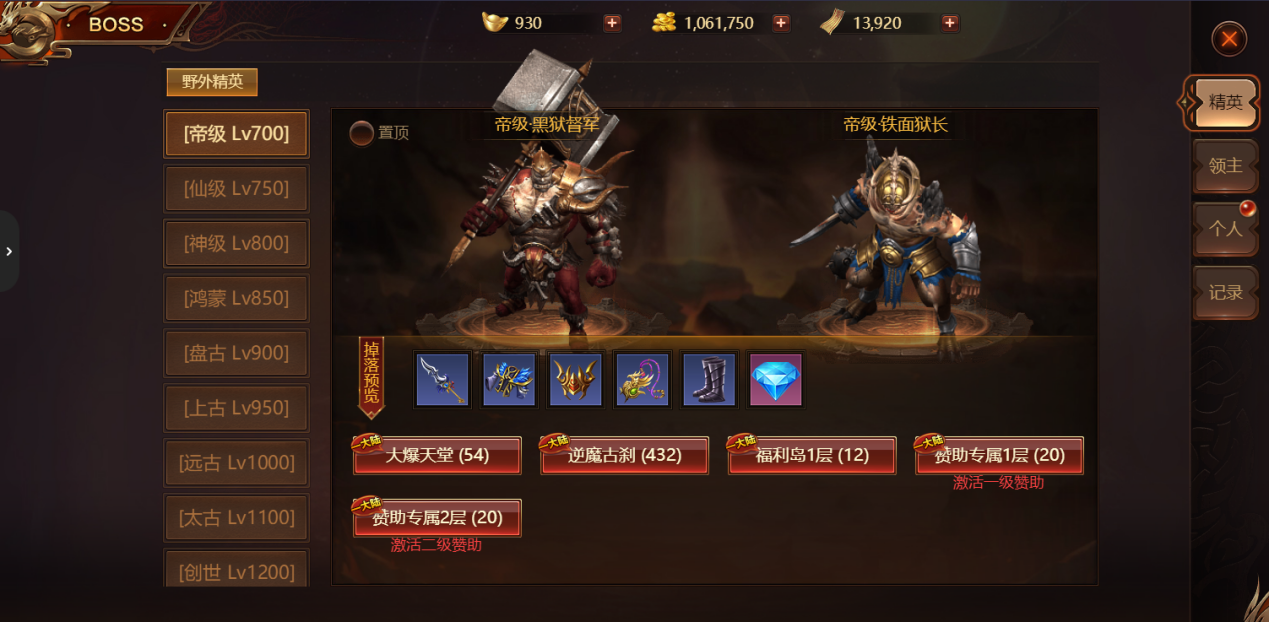
Task: Select the 盘古 Lv900 entry
Action: click(x=236, y=354)
